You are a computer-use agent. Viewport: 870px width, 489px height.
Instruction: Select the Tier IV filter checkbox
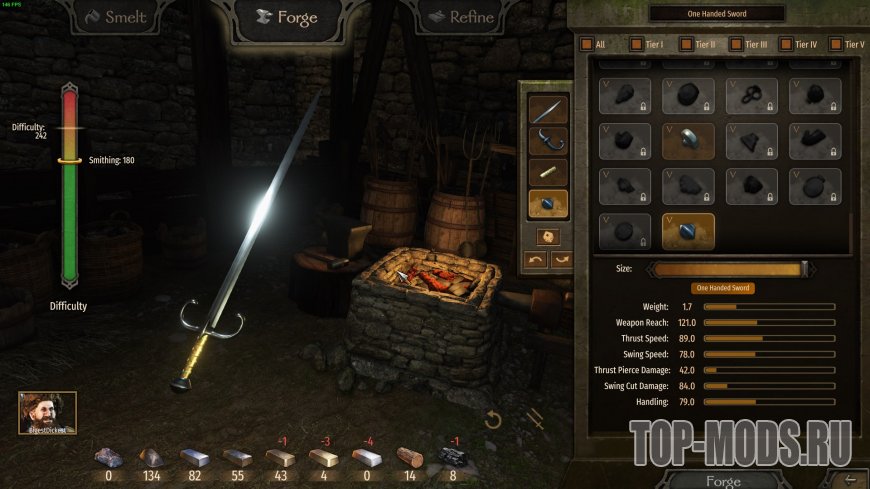(x=786, y=45)
